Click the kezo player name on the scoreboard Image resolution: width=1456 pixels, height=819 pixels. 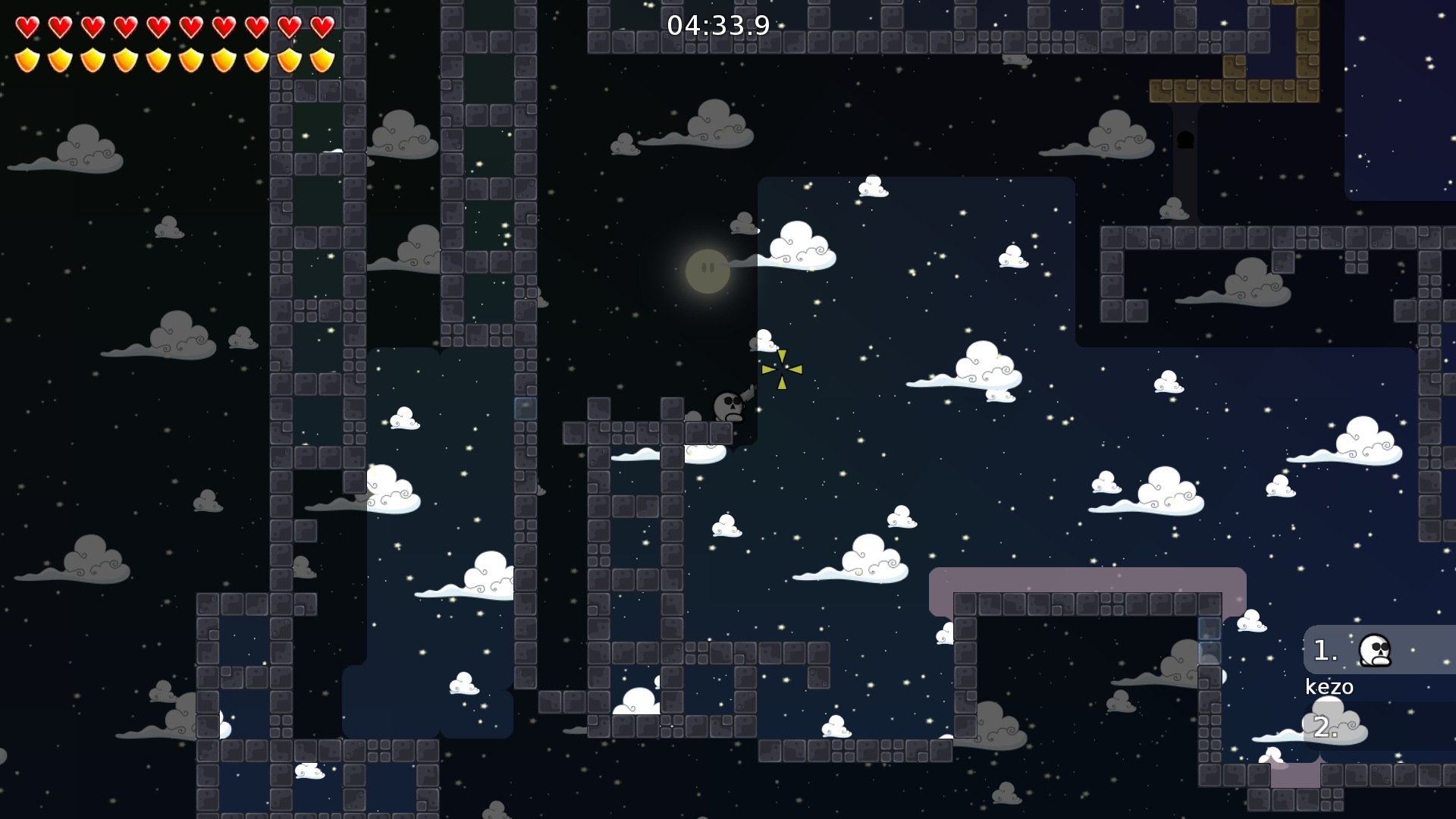[1329, 686]
